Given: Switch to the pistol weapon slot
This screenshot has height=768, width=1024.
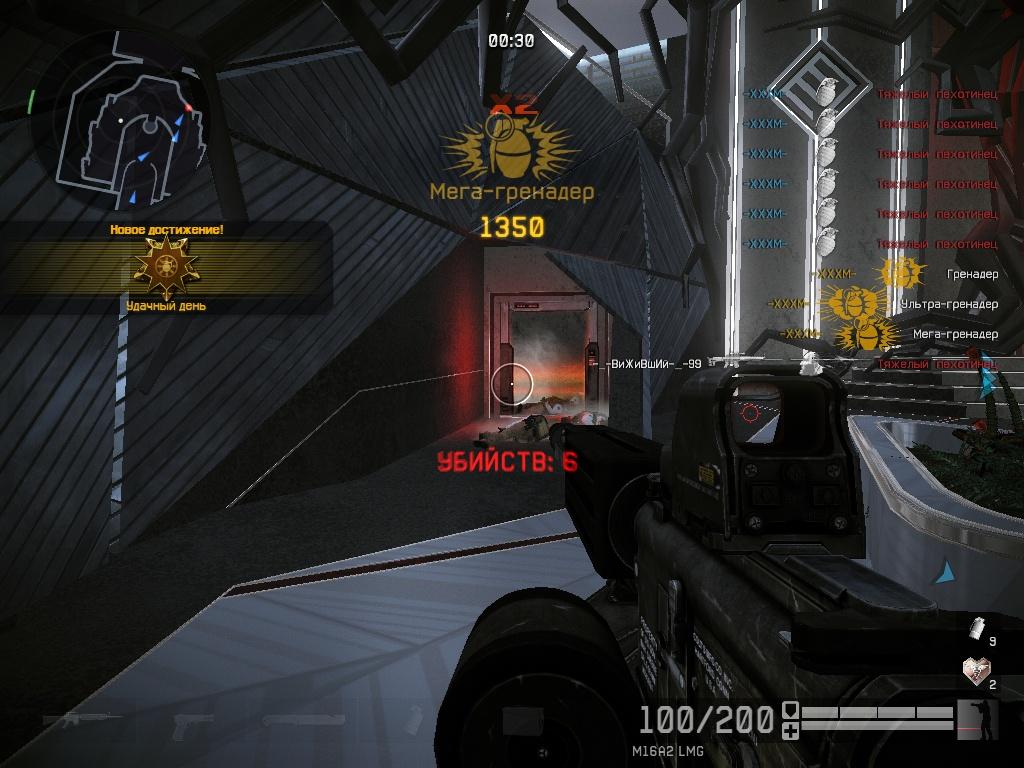Looking at the screenshot, I should (191, 721).
